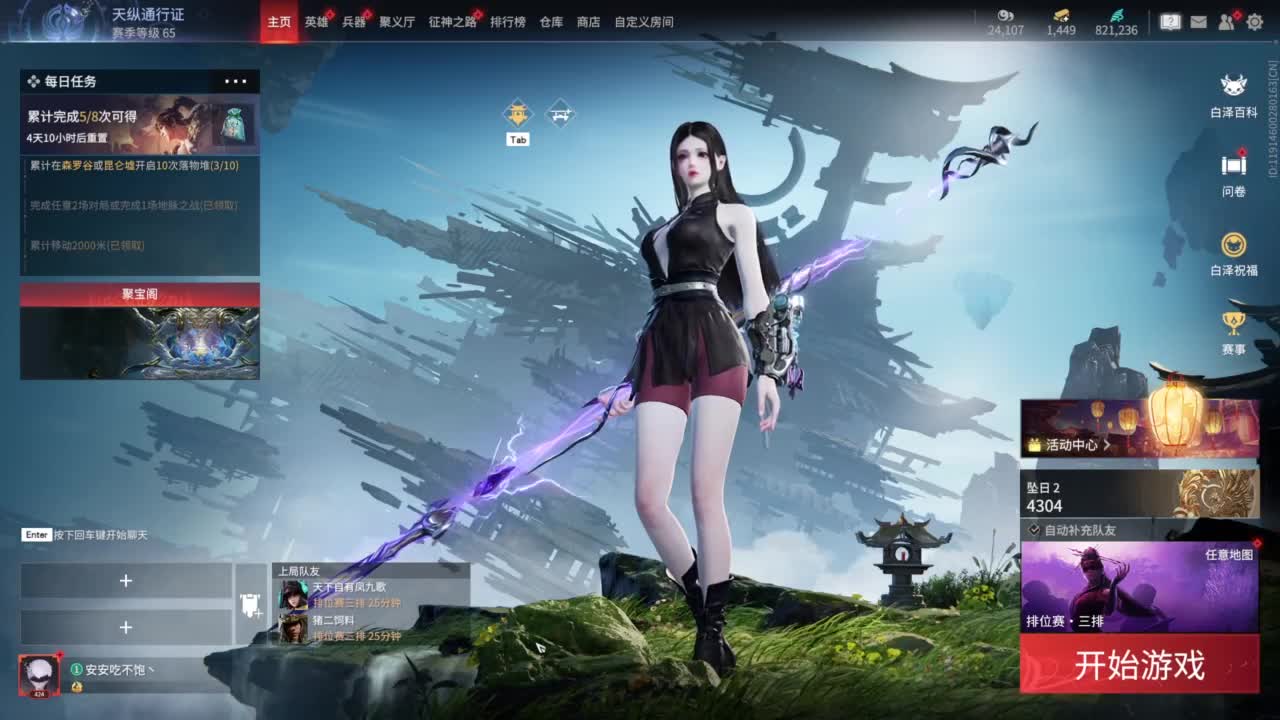Switch to the second showcase toggle above character
The height and width of the screenshot is (720, 1280).
pyautogui.click(x=560, y=112)
